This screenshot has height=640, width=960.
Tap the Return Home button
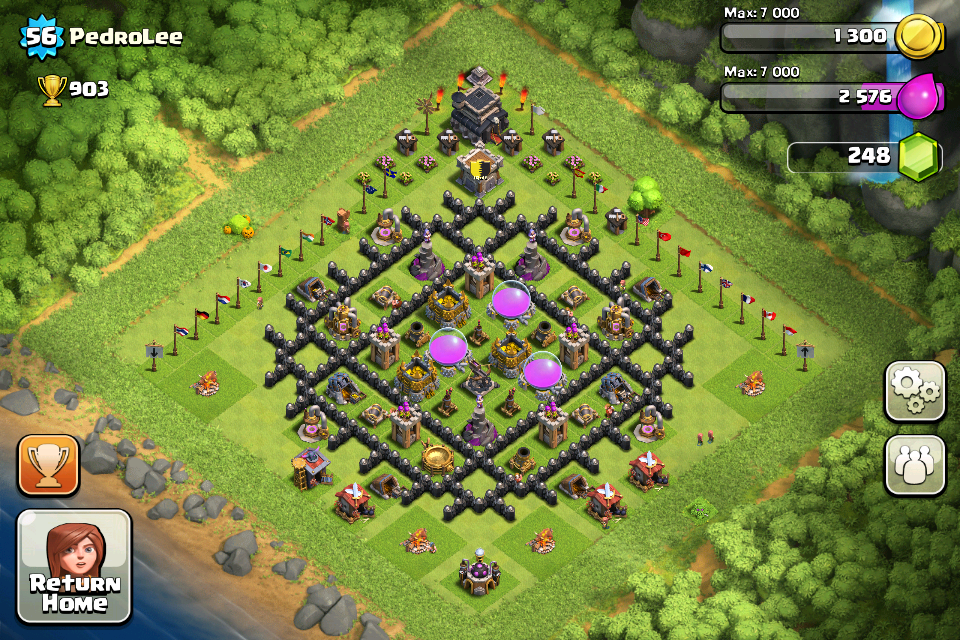[74, 566]
